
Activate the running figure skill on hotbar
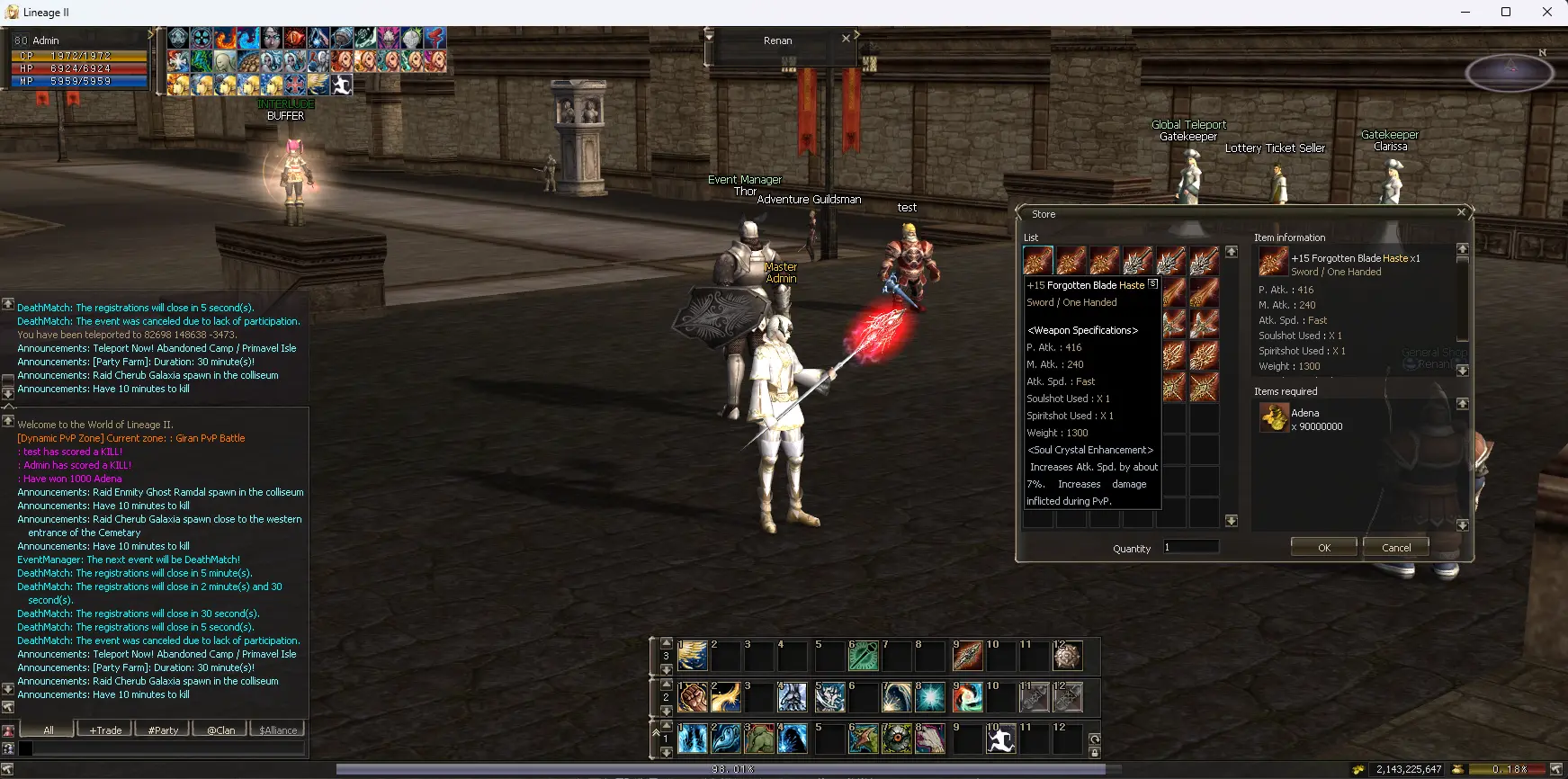click(1001, 739)
